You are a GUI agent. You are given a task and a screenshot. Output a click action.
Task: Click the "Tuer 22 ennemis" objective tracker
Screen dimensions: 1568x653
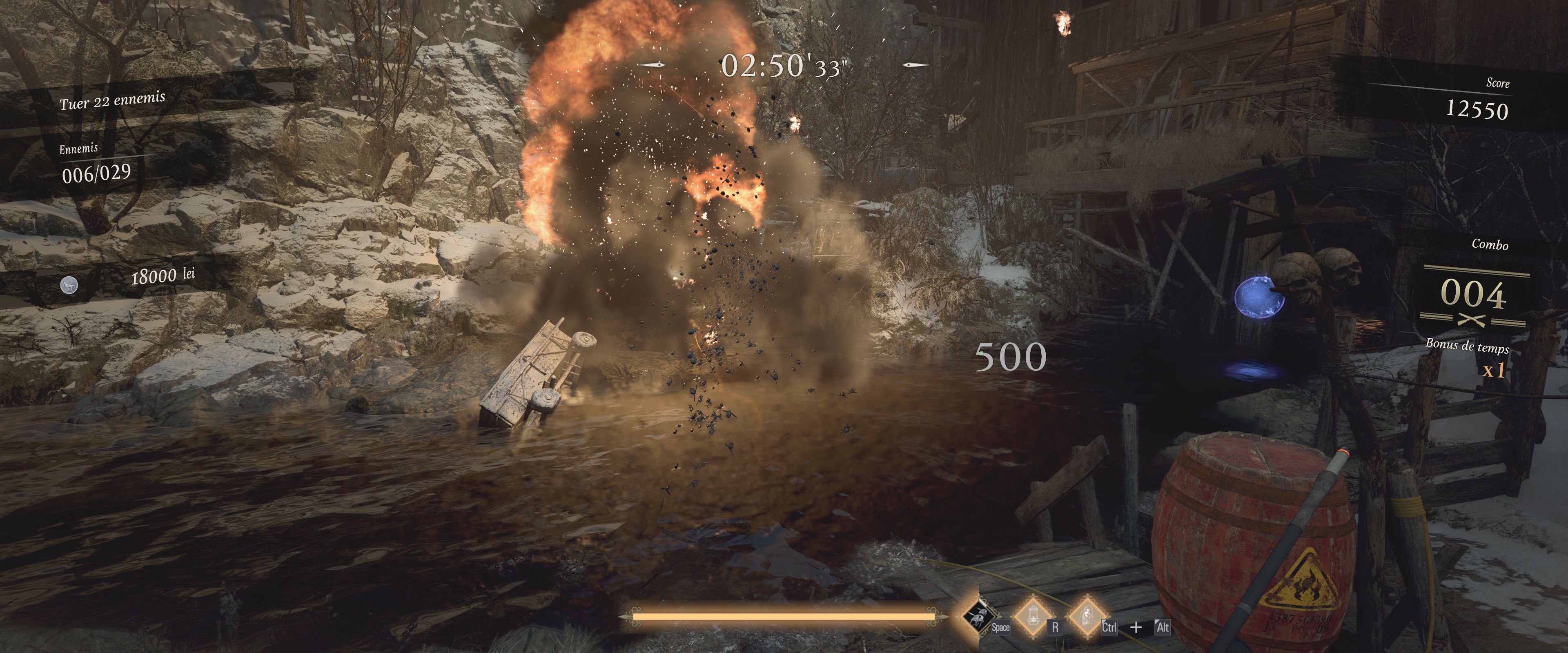(x=113, y=100)
